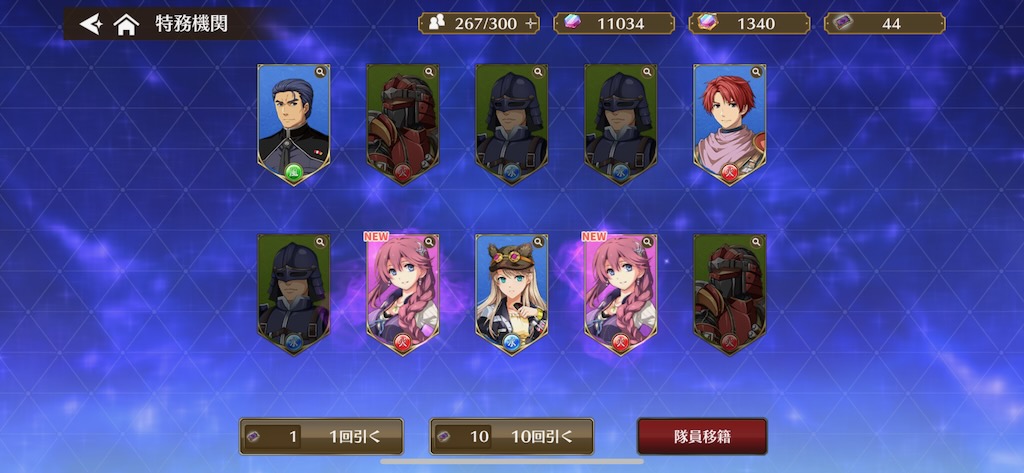Viewport: 1024px width, 473px height.
Task: Choose the red-haired young man card
Action: click(x=729, y=122)
